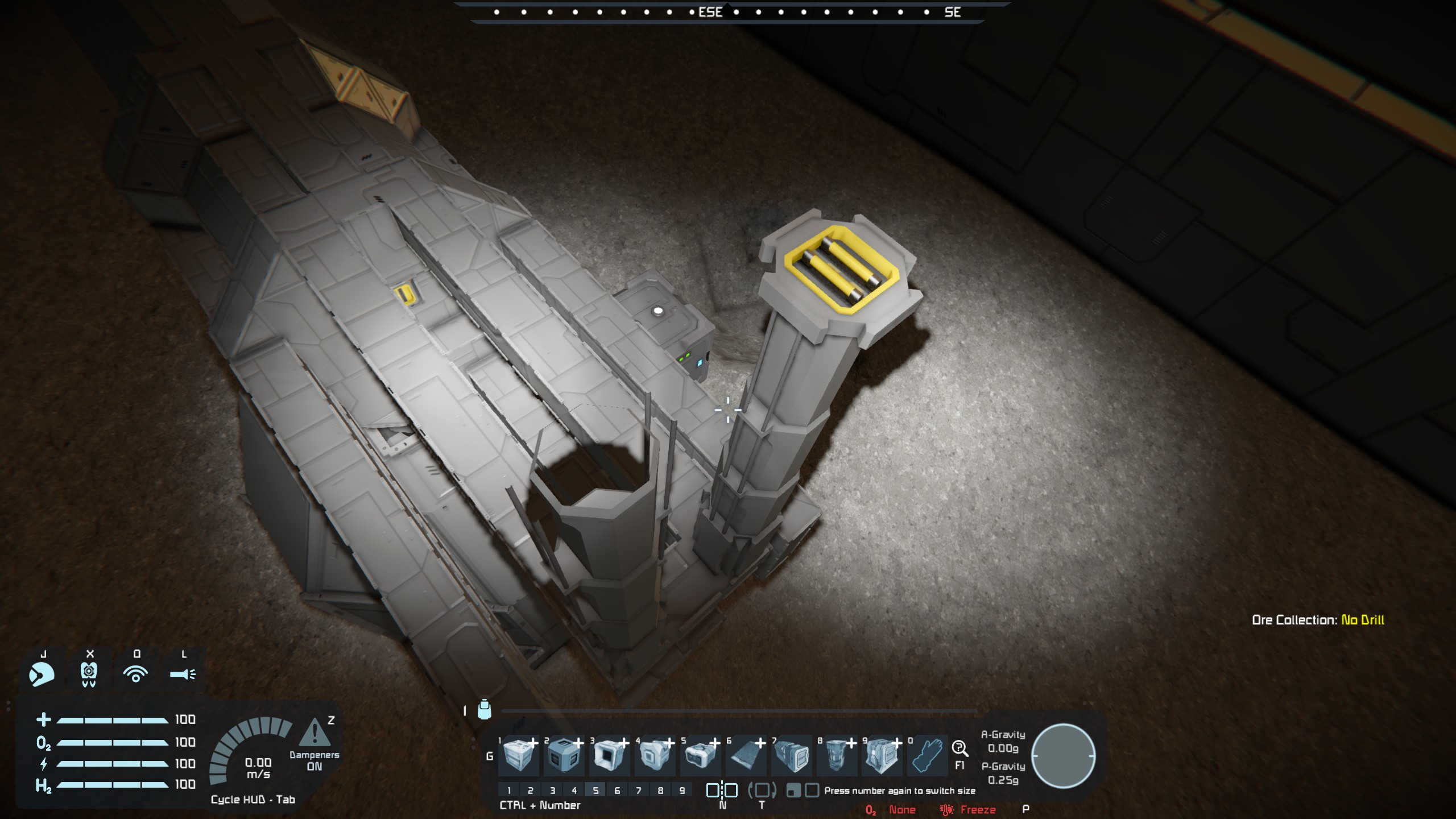Toggle the Dampeners warning triangle
Image resolution: width=1456 pixels, height=819 pixels.
pos(314,733)
